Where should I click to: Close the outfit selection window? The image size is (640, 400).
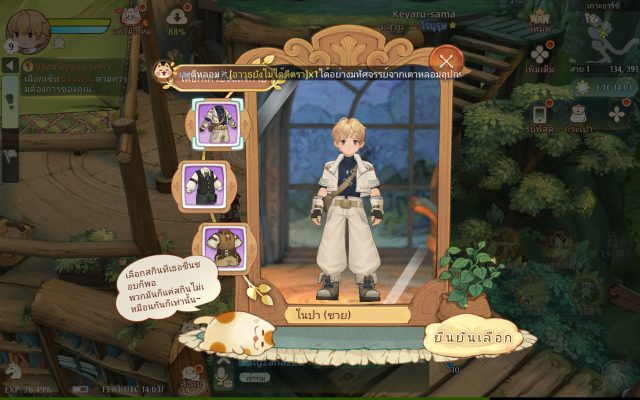(447, 61)
